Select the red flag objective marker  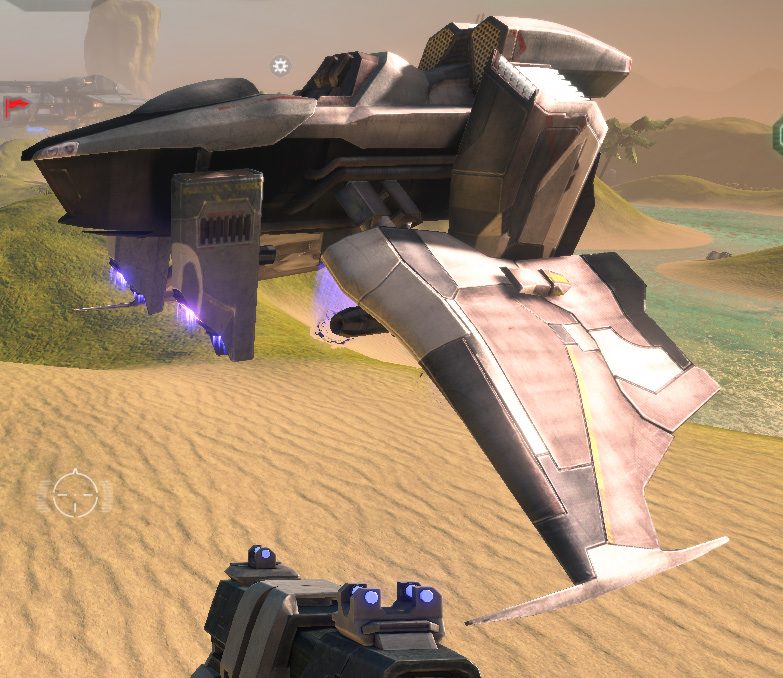(x=14, y=106)
